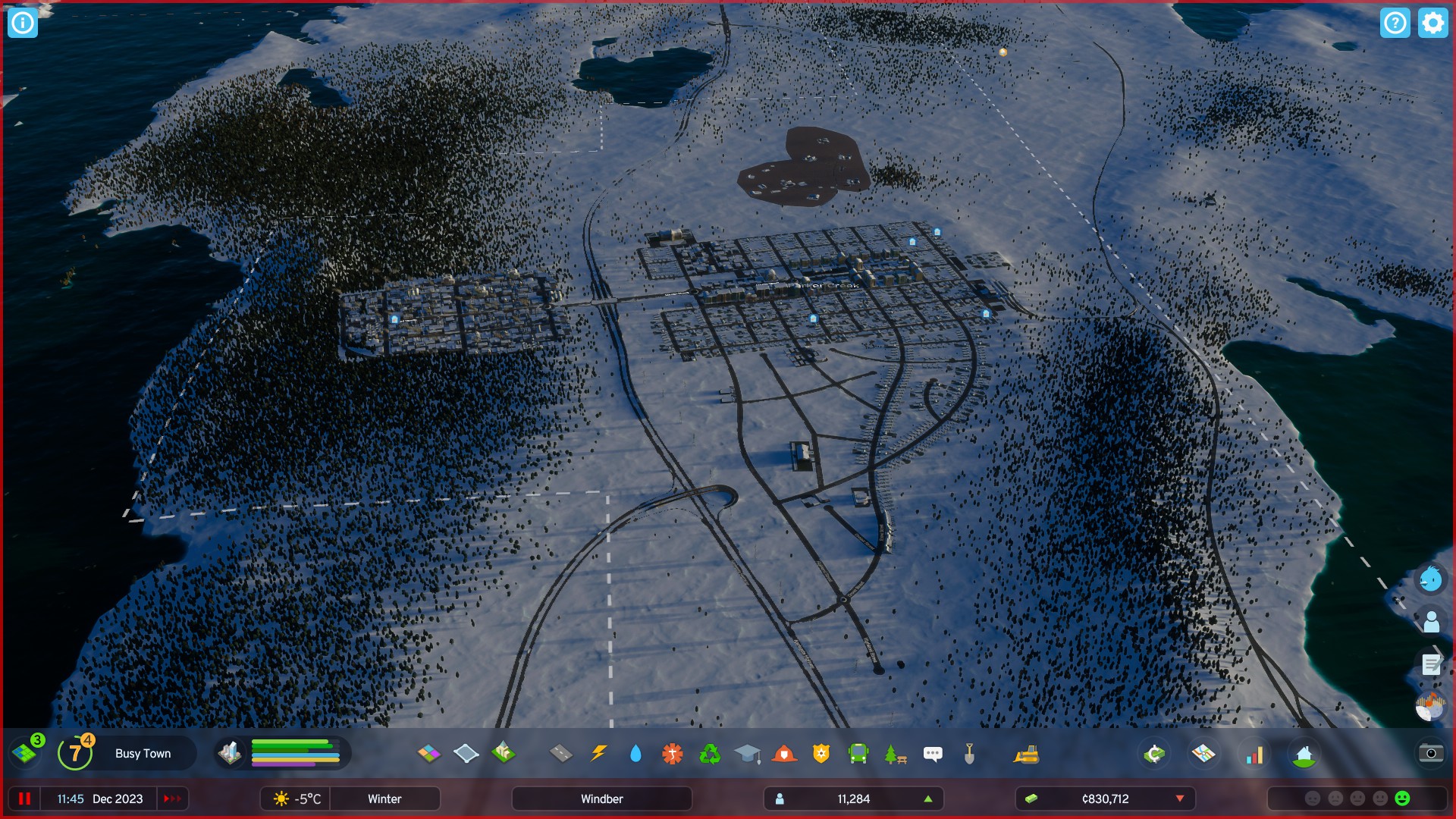This screenshot has height=819, width=1456.
Task: Open Photo Mode with the camera icon
Action: pos(1432,752)
